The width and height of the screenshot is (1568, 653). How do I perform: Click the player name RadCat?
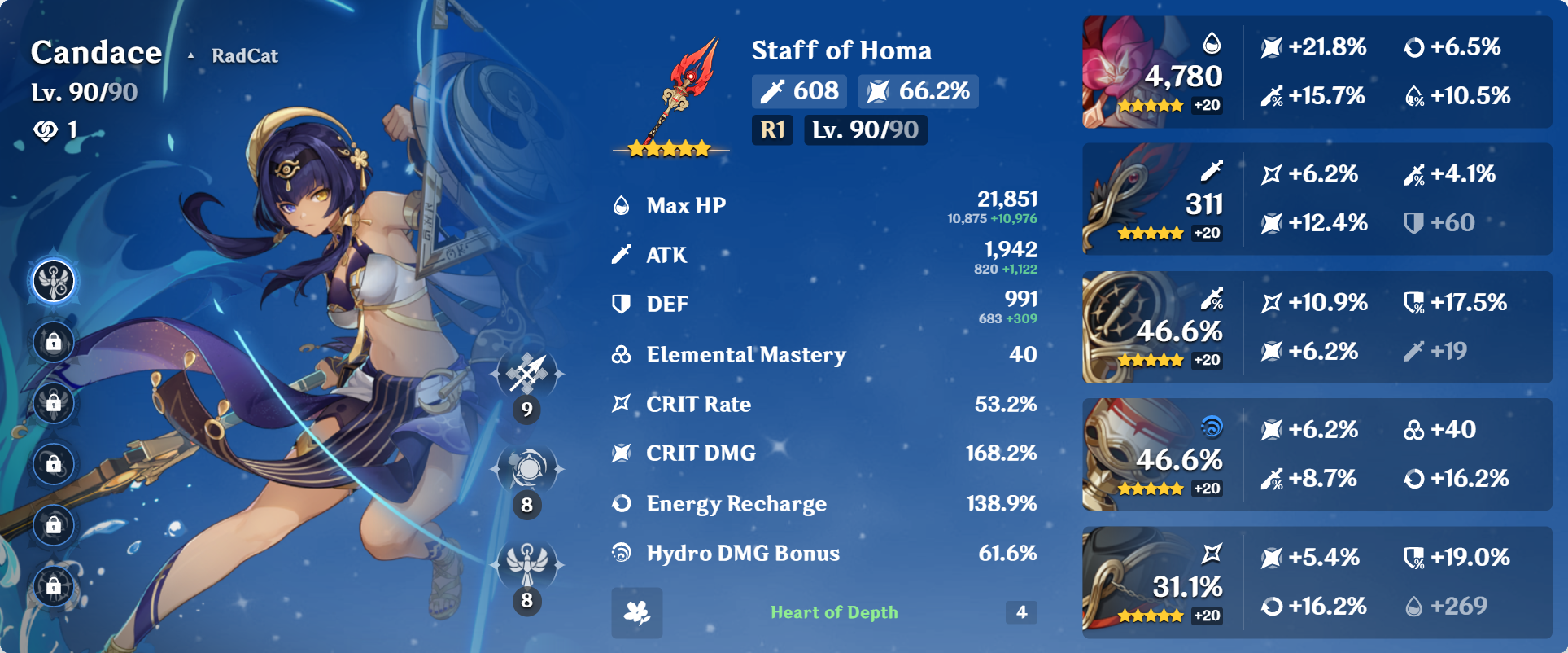tap(243, 55)
